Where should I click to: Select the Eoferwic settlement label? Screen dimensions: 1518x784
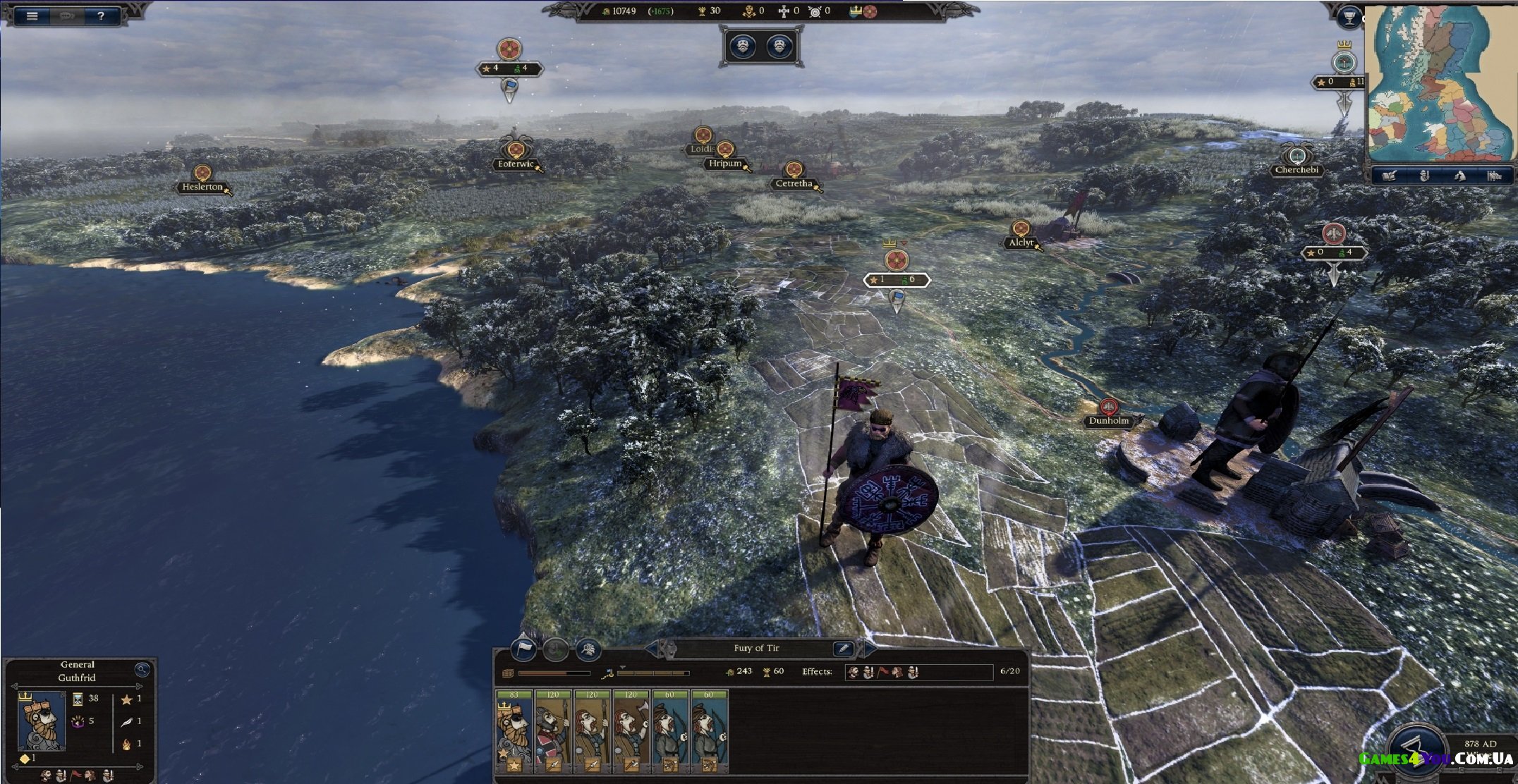[x=516, y=164]
